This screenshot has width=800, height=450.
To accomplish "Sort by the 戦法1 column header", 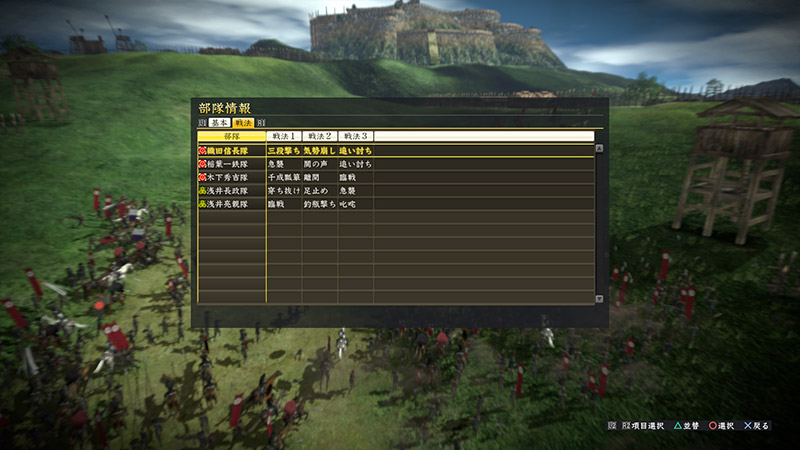I will coord(284,136).
